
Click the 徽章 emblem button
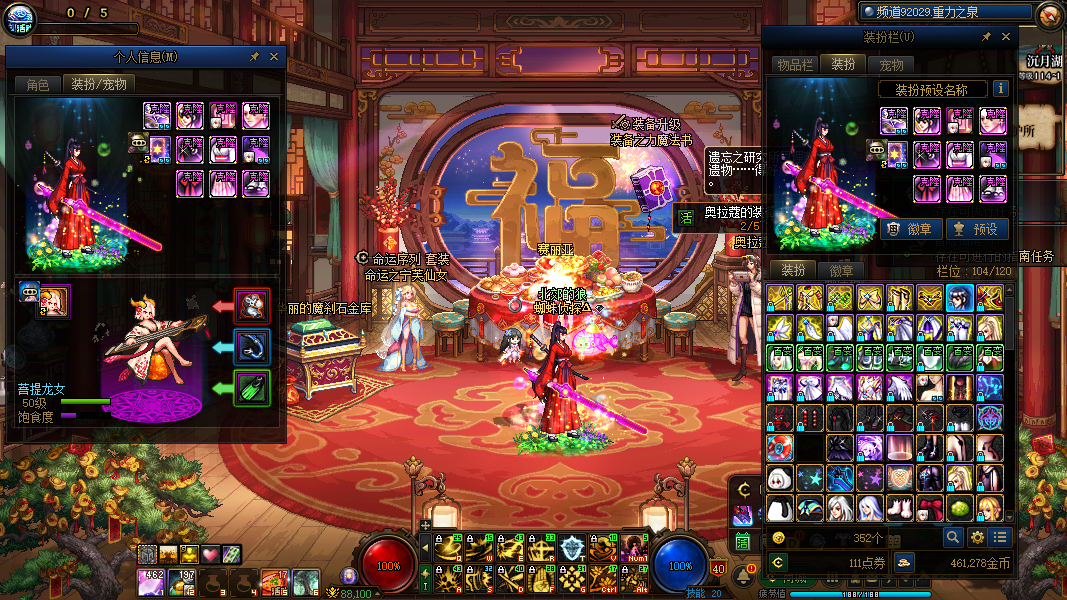point(910,229)
